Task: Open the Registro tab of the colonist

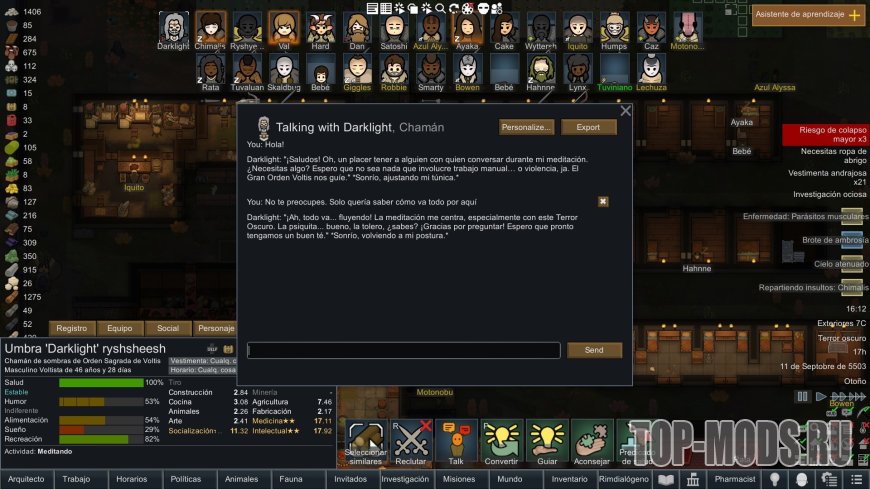Action: [72, 328]
